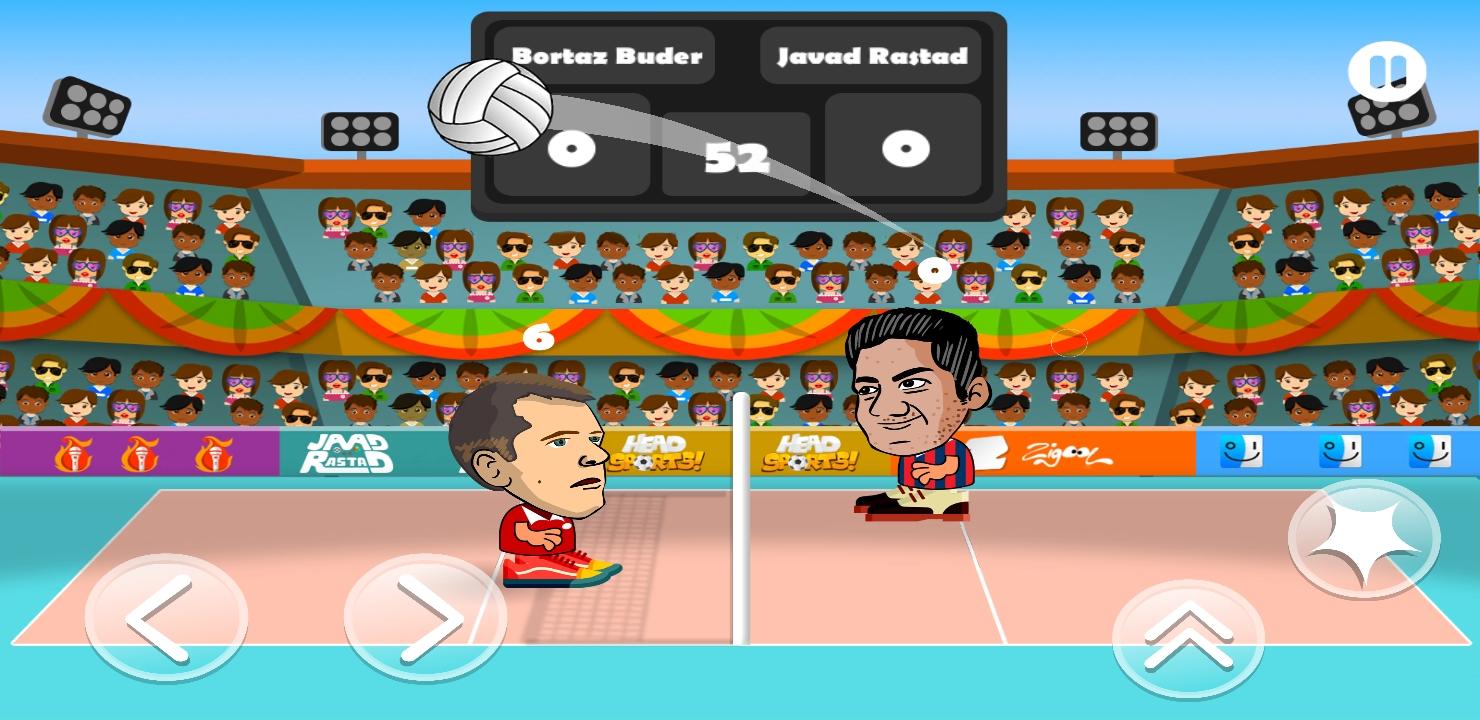Tap the pause icon at top right
The width and height of the screenshot is (1480, 720).
[1388, 70]
